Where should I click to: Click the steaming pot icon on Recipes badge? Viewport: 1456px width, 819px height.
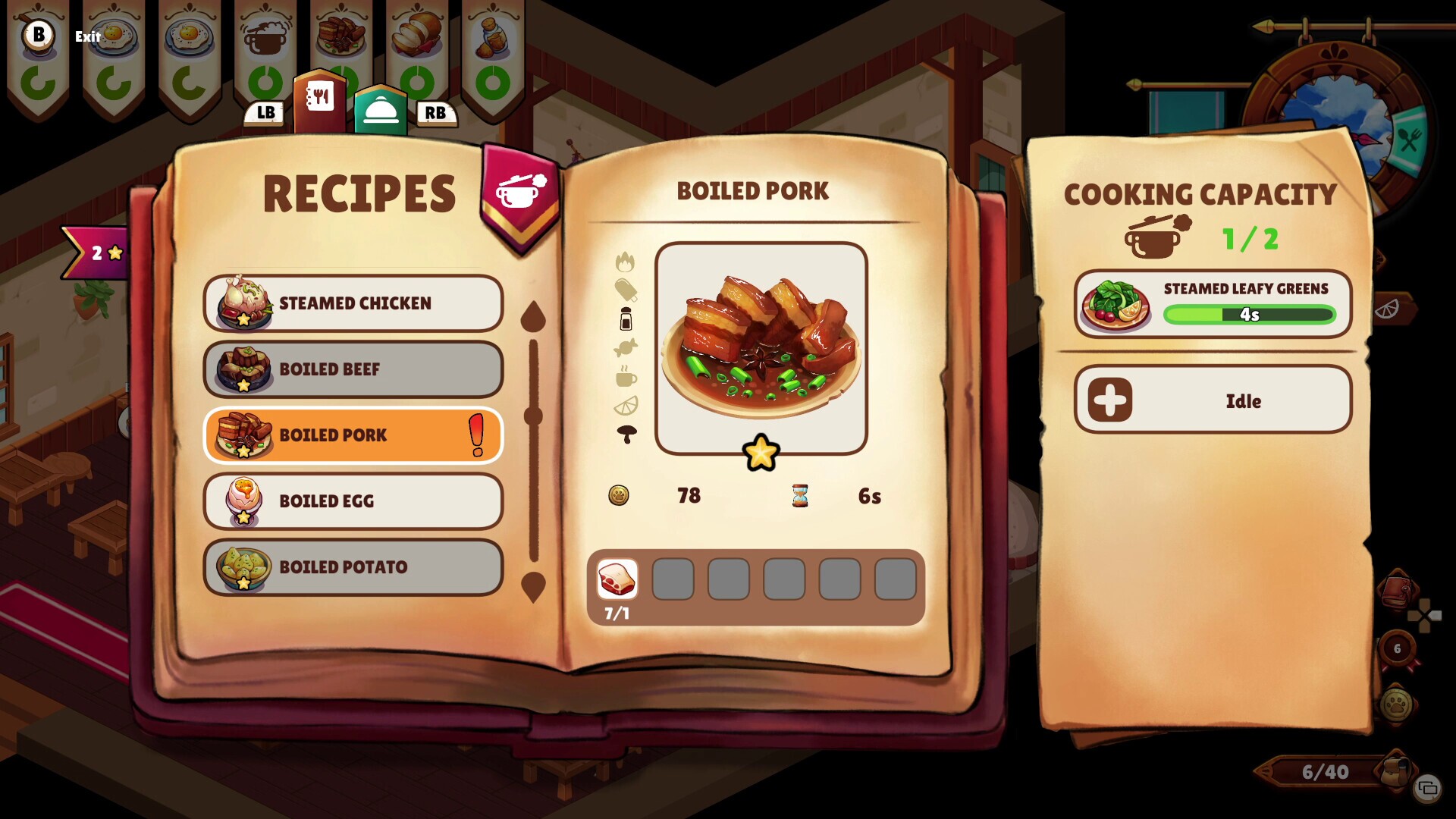tap(518, 191)
